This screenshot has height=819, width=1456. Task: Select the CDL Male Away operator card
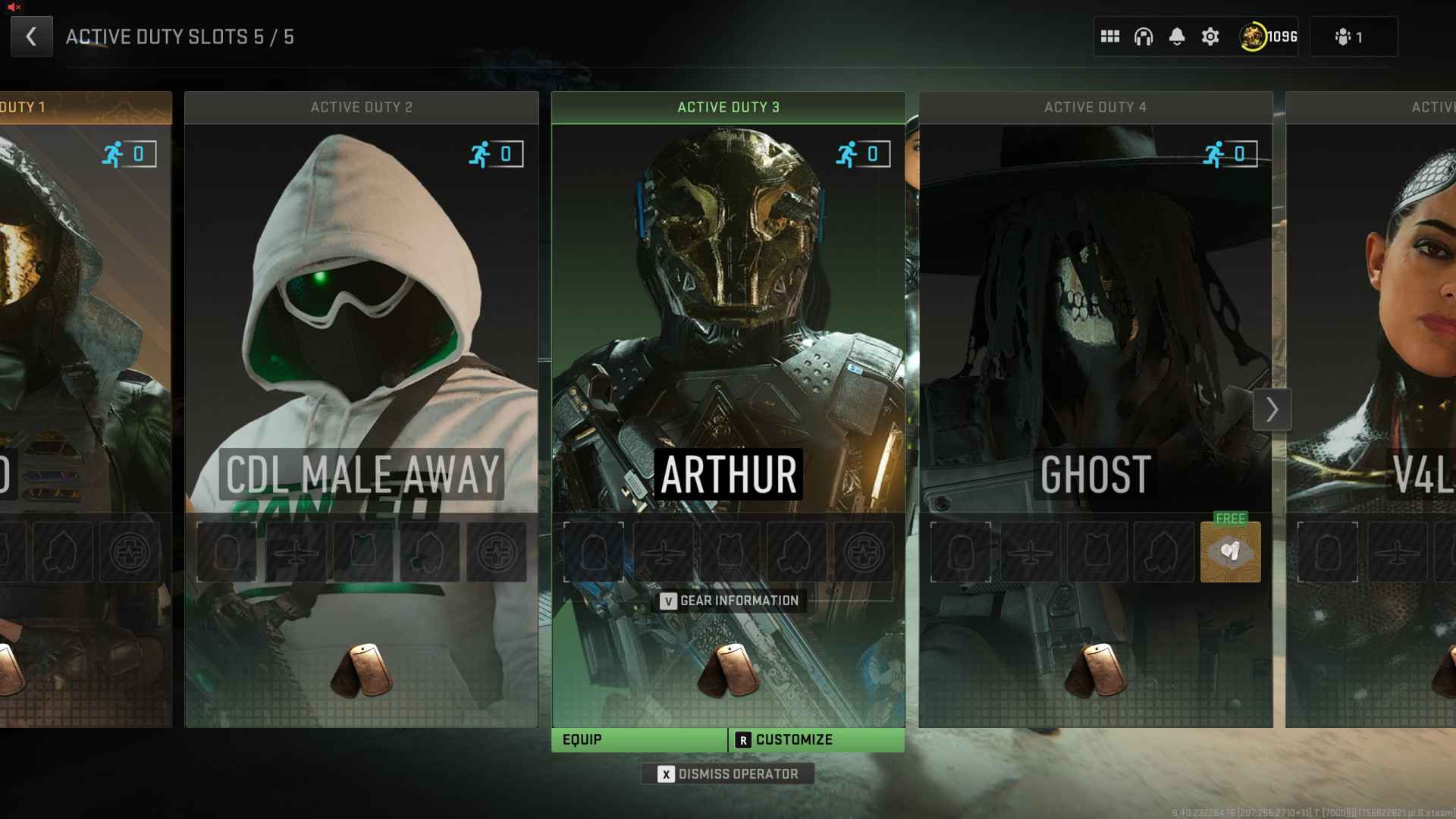coord(362,341)
